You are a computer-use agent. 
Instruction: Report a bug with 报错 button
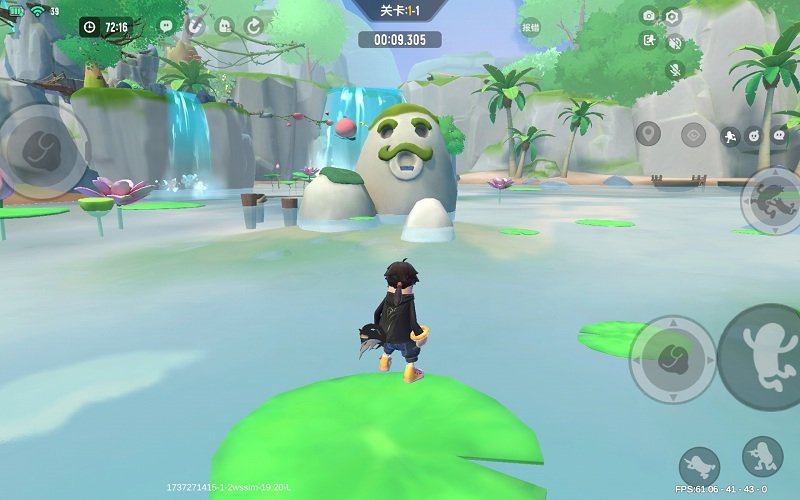[x=530, y=27]
